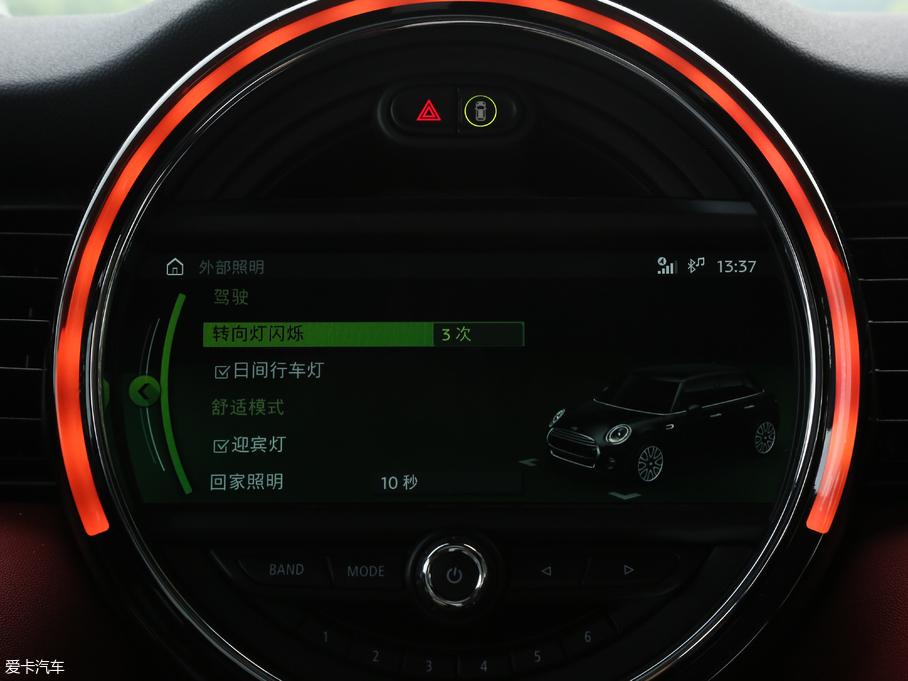Select preset button 4

coord(483,665)
